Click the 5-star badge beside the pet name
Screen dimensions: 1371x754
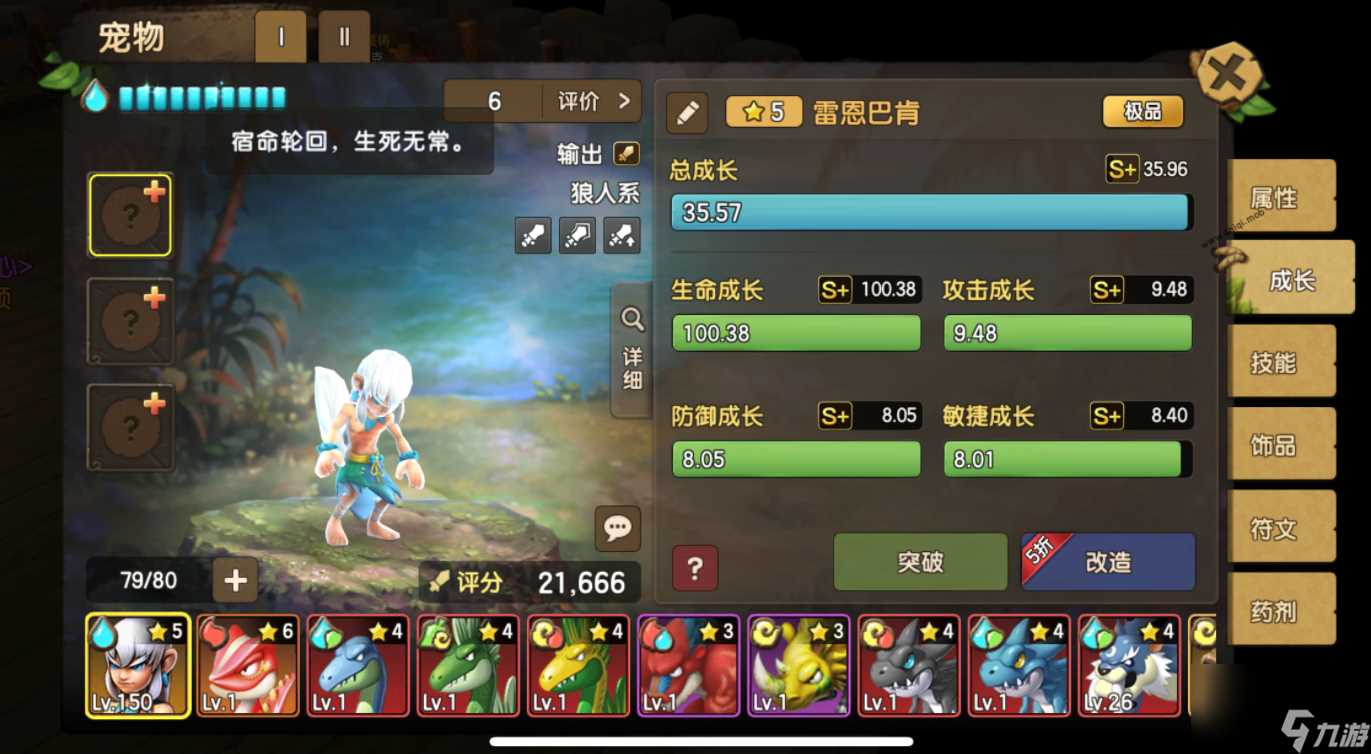pos(763,112)
